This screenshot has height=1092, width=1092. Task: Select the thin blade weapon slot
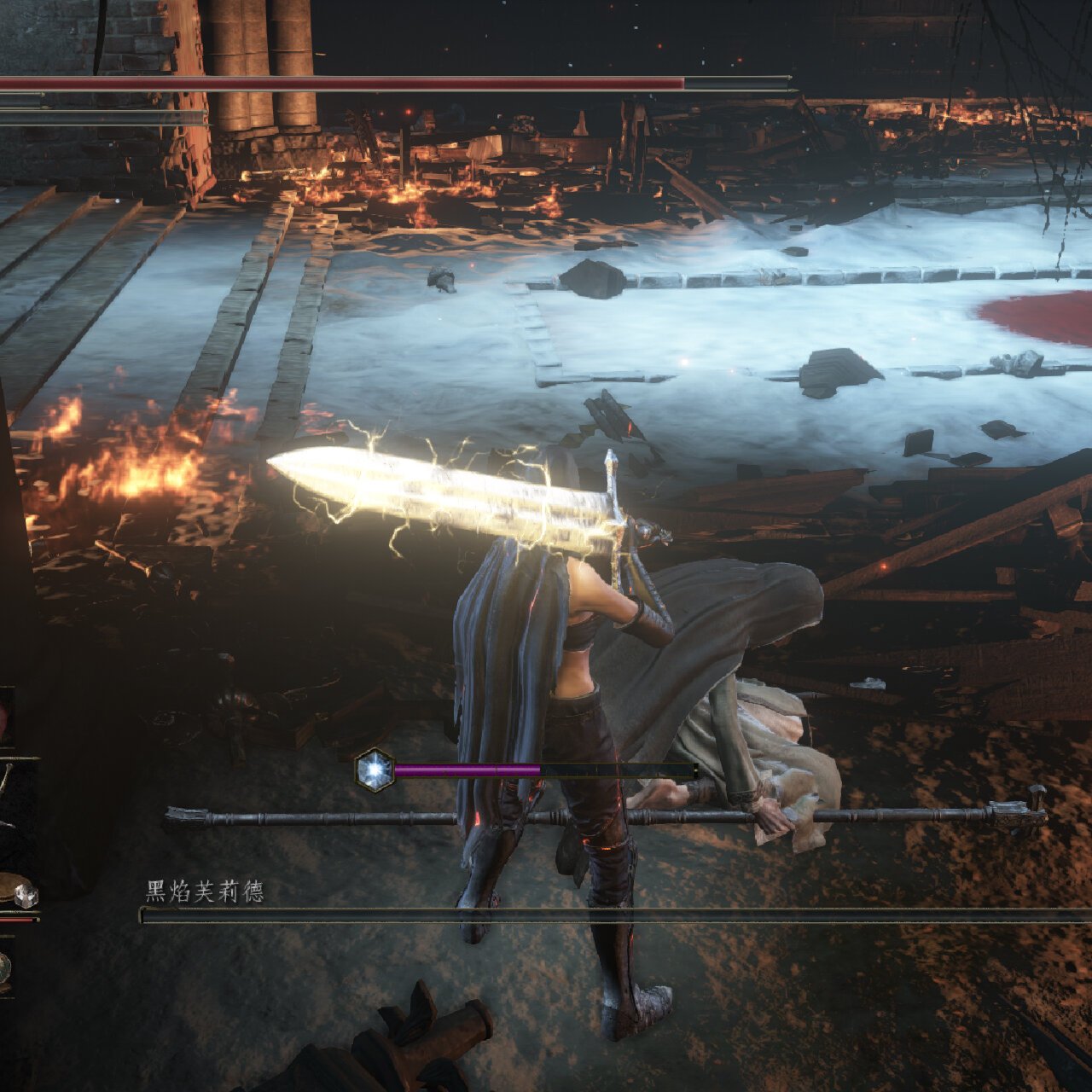click(9, 792)
